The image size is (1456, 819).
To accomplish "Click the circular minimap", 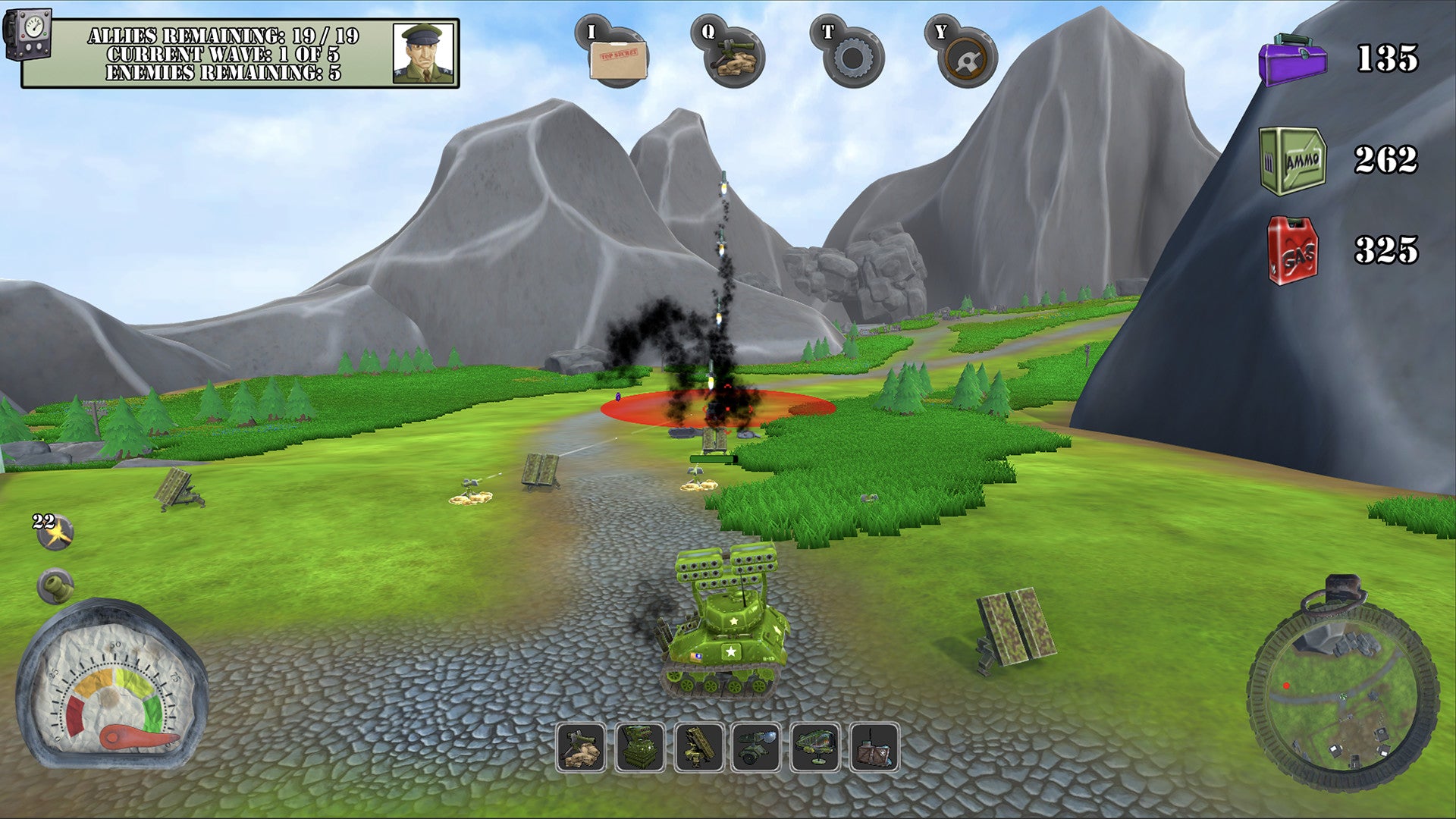I will click(x=1343, y=695).
